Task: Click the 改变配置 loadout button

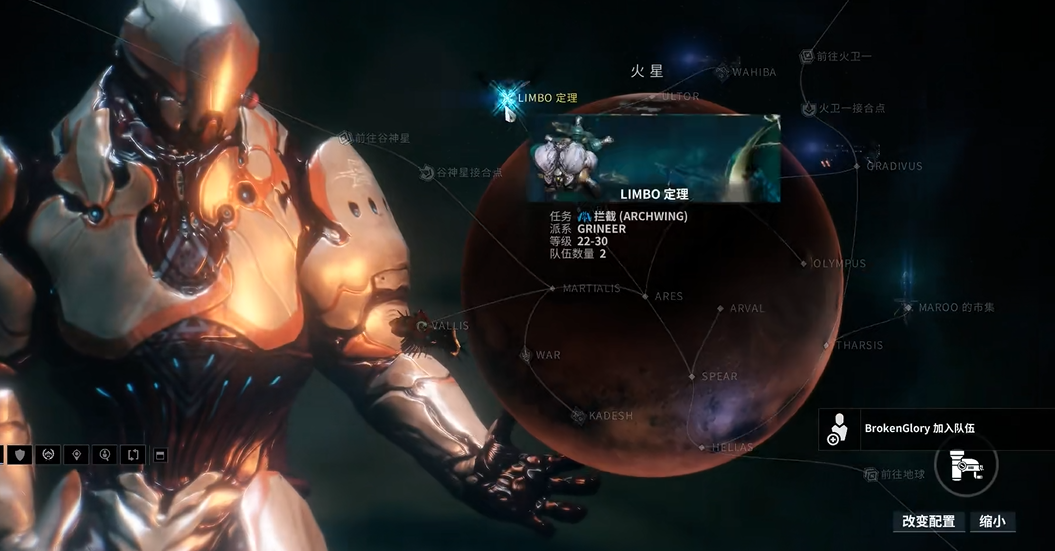Action: coord(928,521)
